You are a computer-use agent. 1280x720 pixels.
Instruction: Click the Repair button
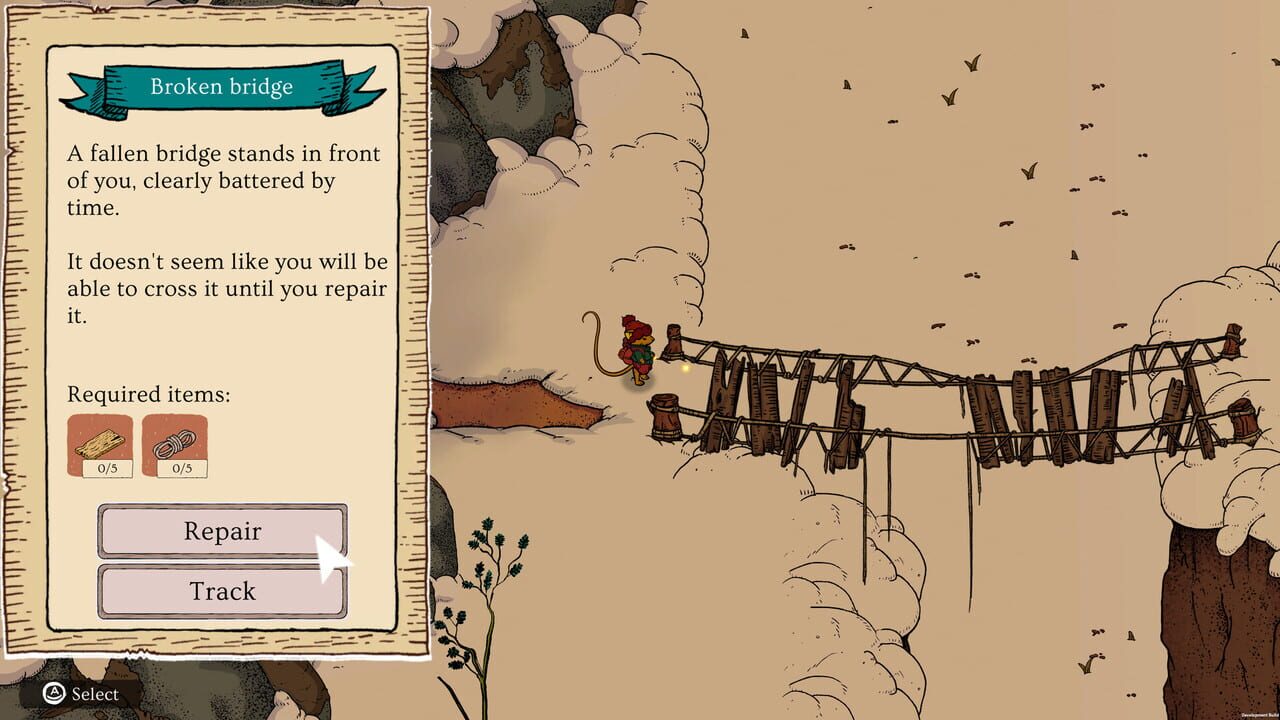[x=222, y=532]
